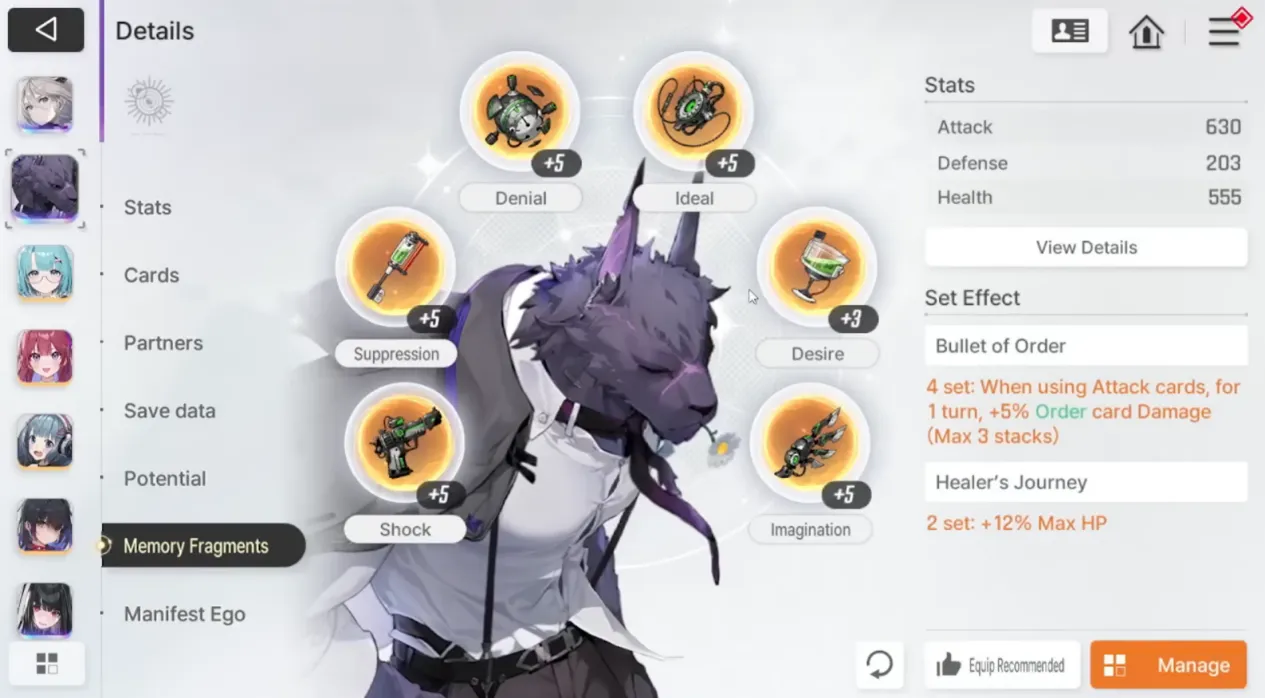The height and width of the screenshot is (698, 1265).
Task: Open the Desire memory fragment slot
Action: pos(816,268)
